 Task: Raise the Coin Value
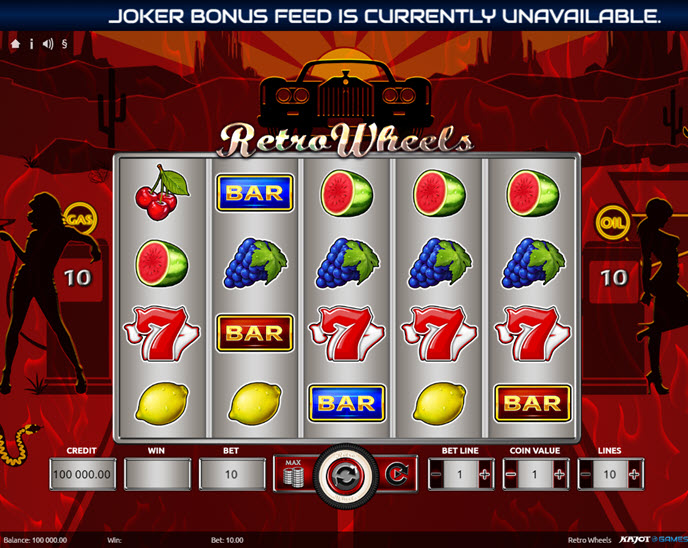point(559,474)
